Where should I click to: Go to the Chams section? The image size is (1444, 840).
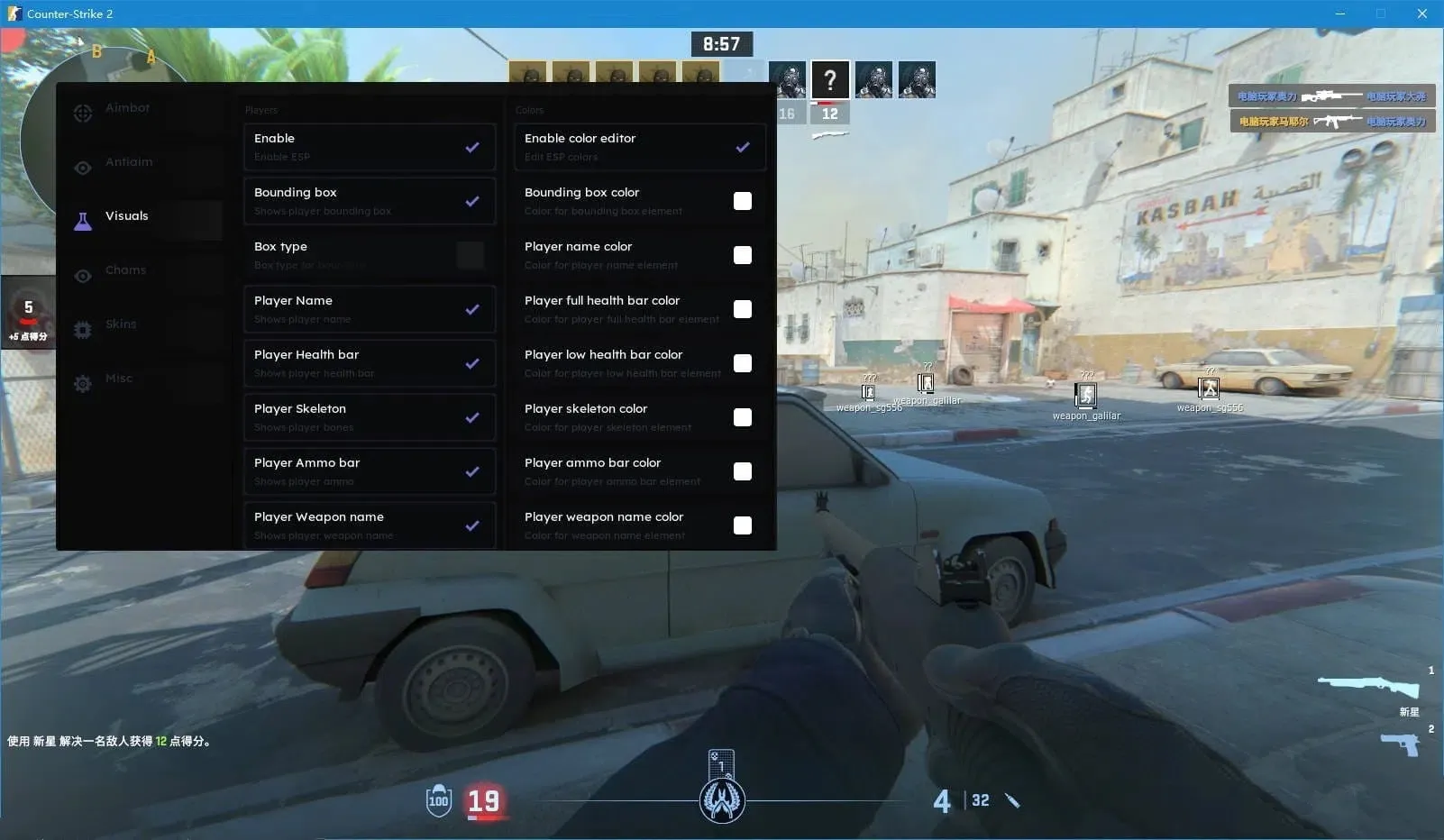click(x=125, y=270)
